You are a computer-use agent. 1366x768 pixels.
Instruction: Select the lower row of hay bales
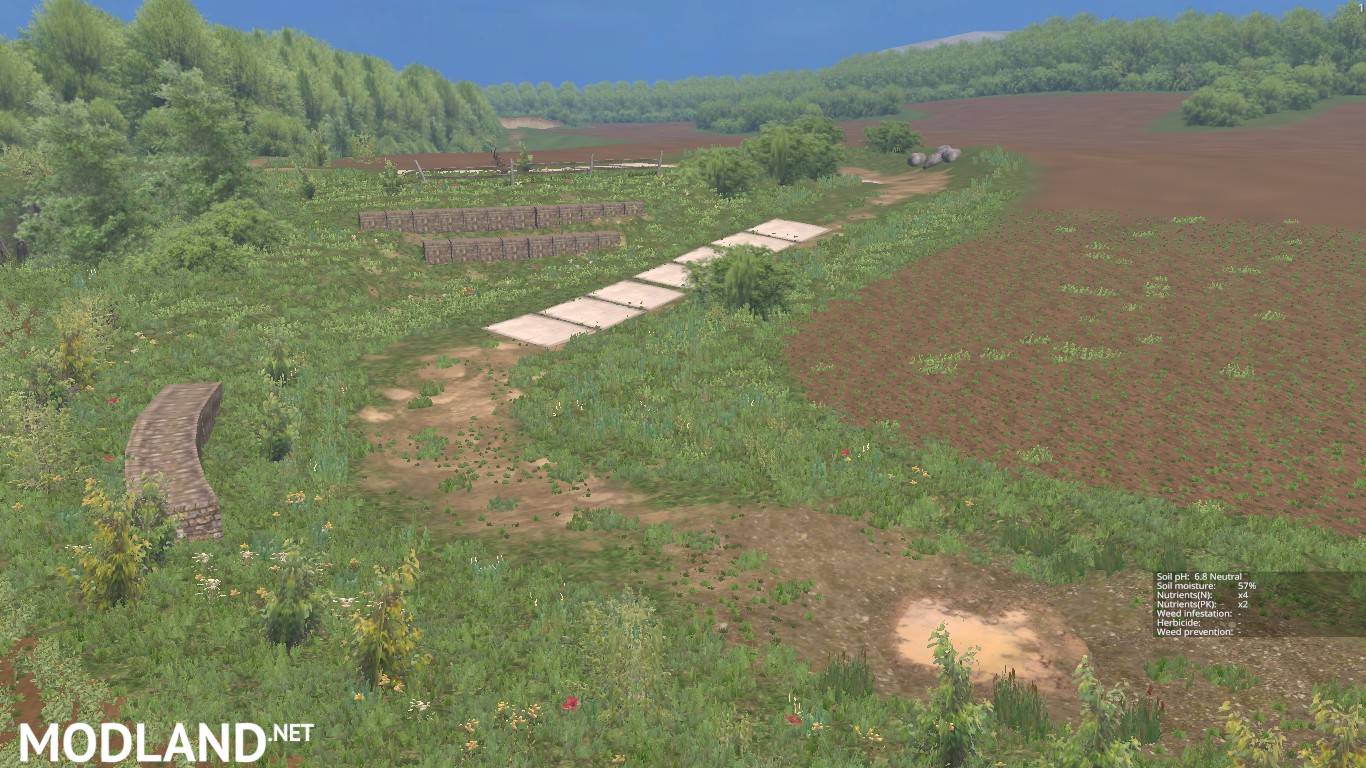point(520,250)
